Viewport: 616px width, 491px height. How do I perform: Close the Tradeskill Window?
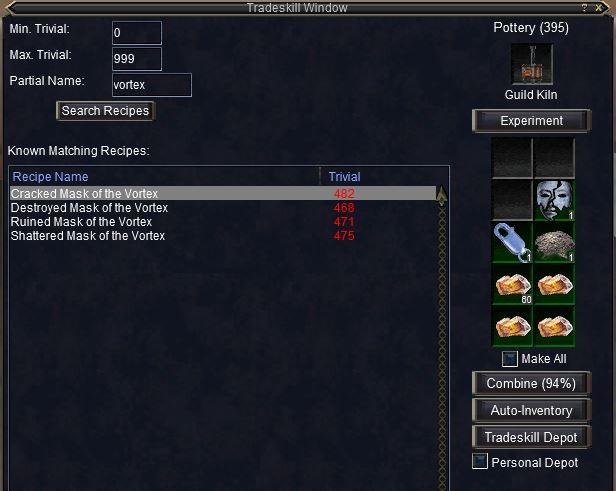pyautogui.click(x=598, y=7)
